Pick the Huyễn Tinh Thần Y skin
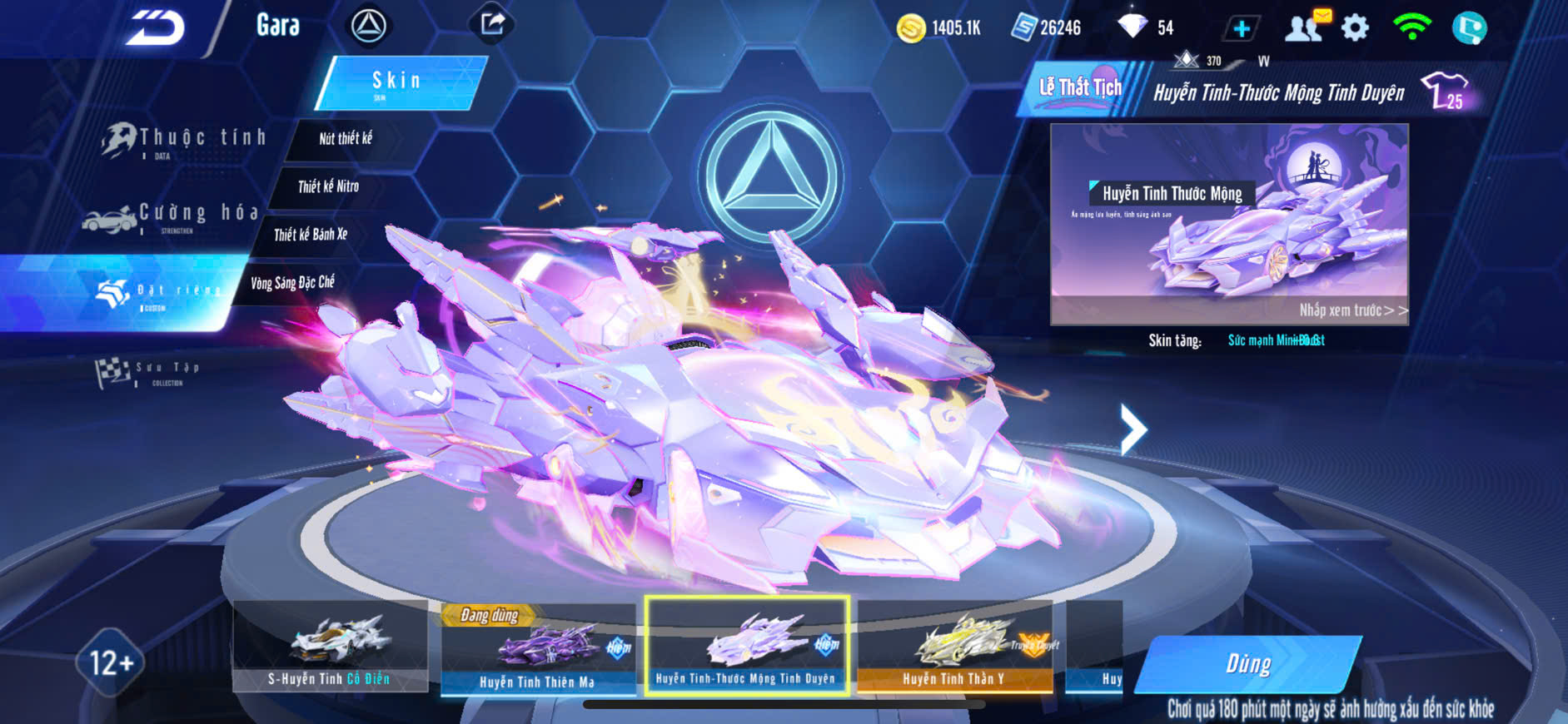Image resolution: width=1568 pixels, height=724 pixels. (x=954, y=647)
